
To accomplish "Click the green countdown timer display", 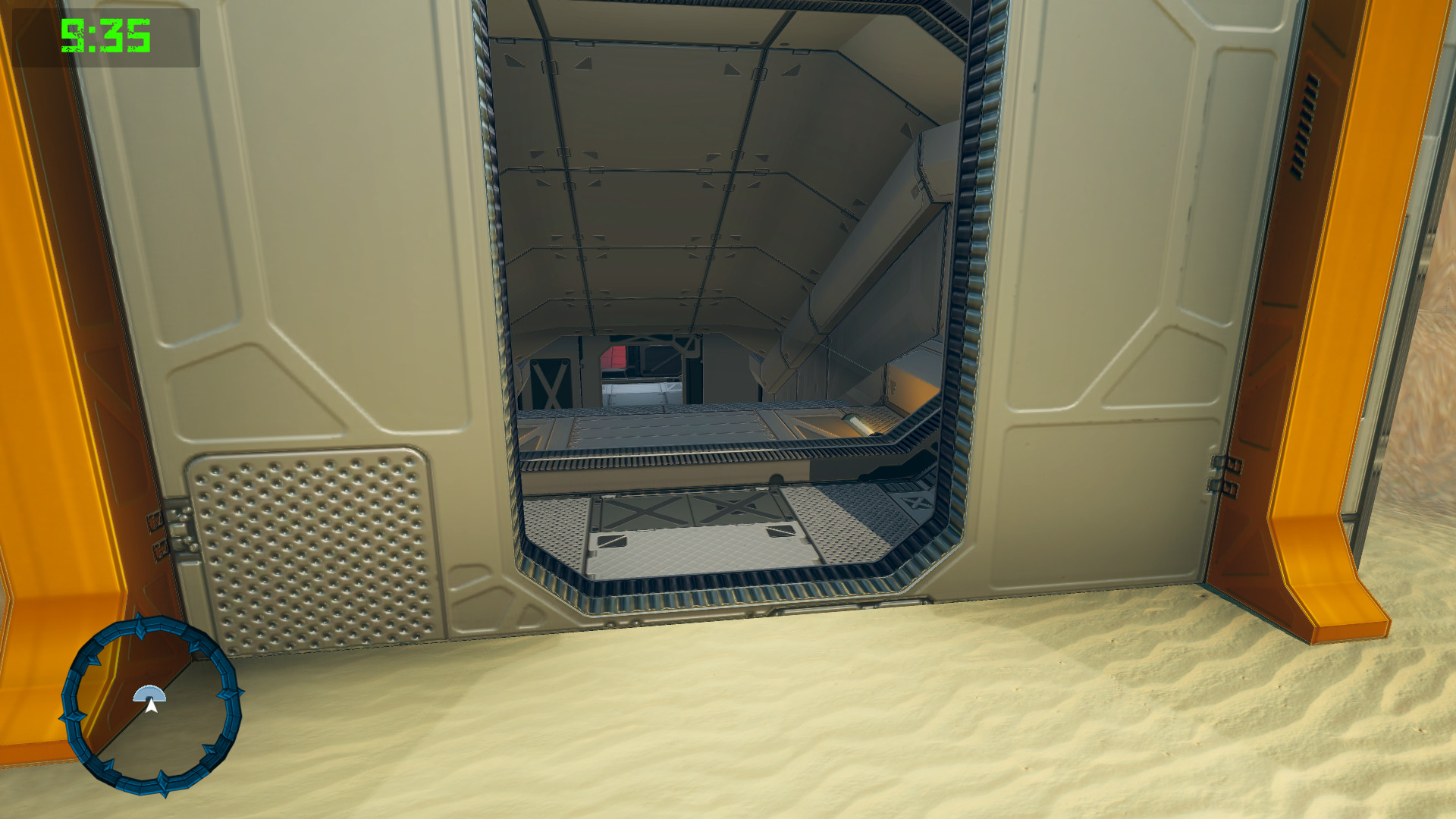I will (106, 34).
